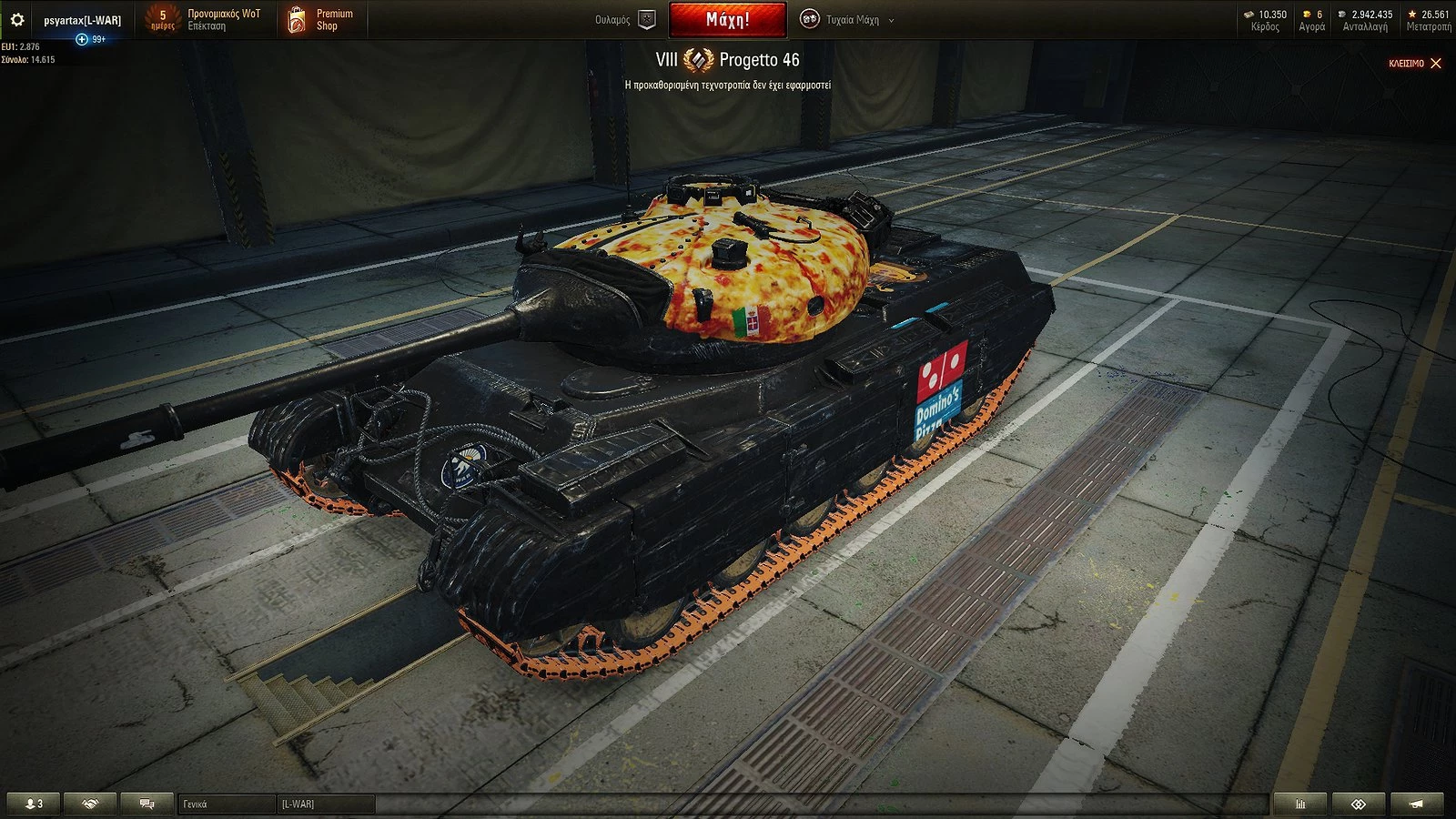1456x819 pixels.
Task: Open the contacts list showing 3 players
Action: (x=32, y=804)
